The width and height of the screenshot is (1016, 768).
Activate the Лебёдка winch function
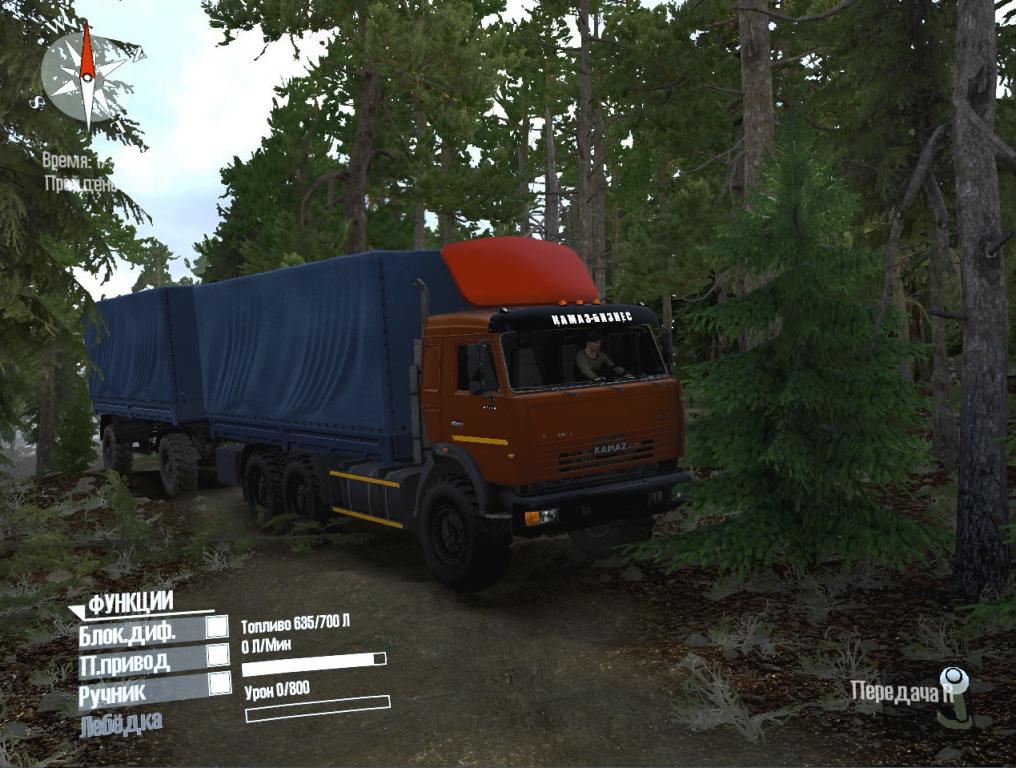[x=121, y=722]
